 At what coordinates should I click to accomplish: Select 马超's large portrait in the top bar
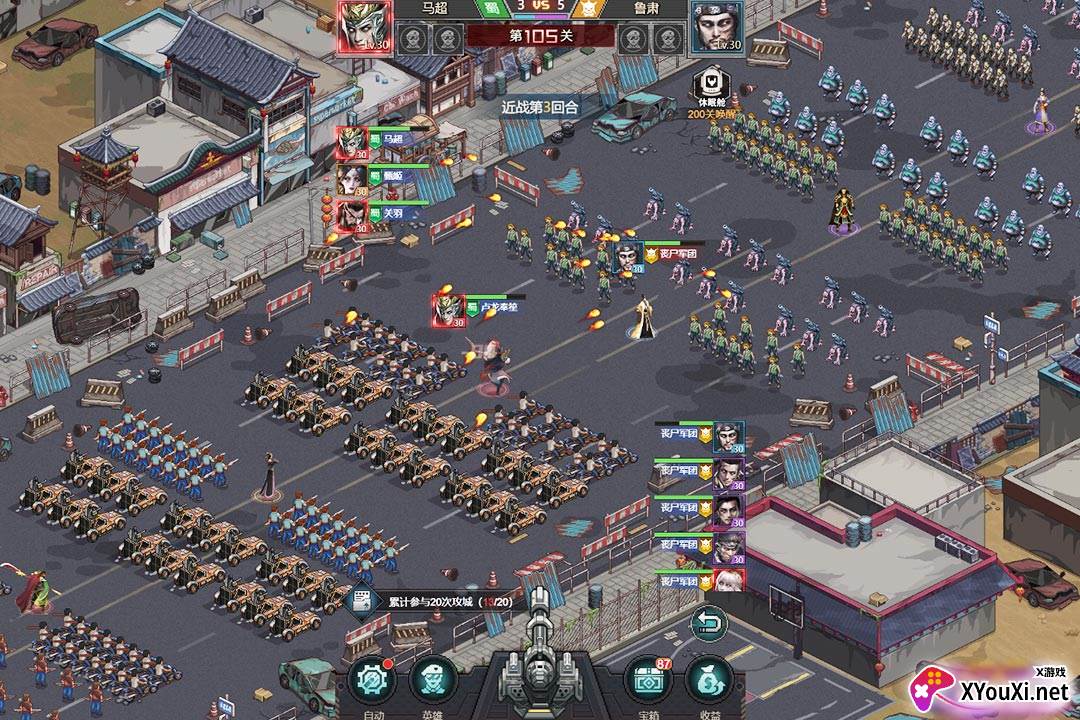pos(365,25)
